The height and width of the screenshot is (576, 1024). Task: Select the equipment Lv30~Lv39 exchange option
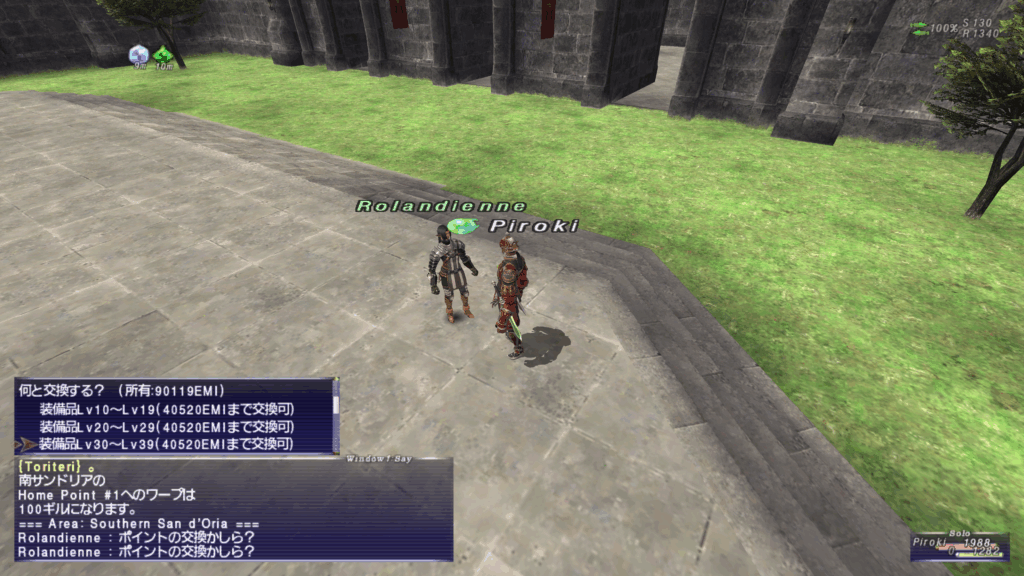(x=165, y=444)
